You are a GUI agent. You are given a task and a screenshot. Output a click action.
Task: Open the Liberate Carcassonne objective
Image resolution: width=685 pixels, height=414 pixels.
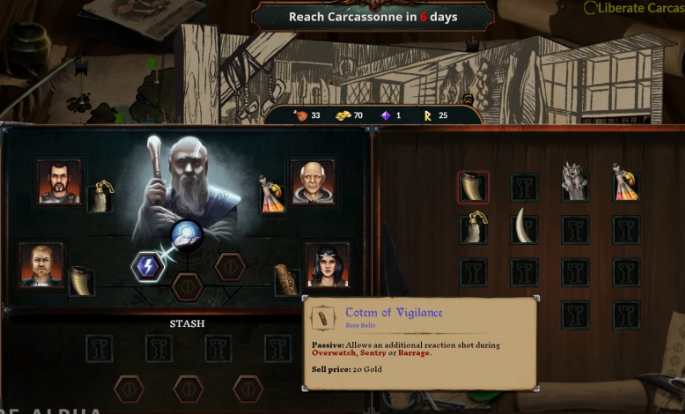pos(635,8)
